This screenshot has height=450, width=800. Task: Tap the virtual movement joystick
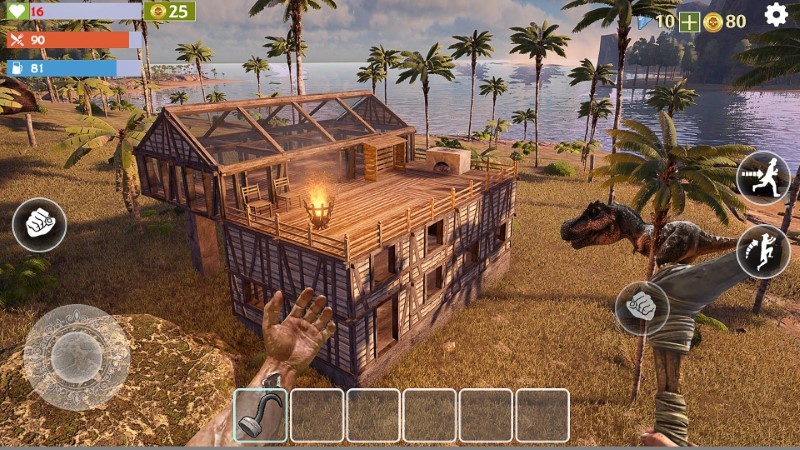[76, 357]
